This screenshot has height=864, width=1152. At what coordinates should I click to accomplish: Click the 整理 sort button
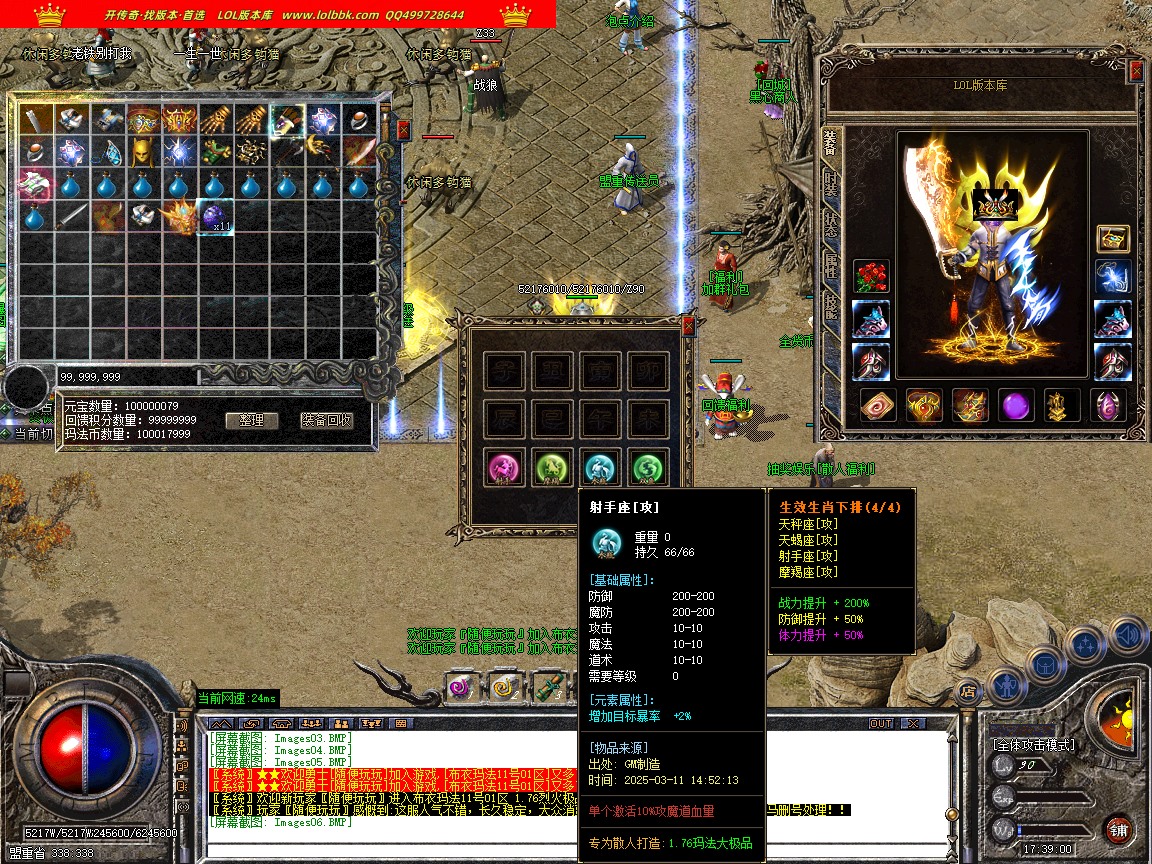251,420
